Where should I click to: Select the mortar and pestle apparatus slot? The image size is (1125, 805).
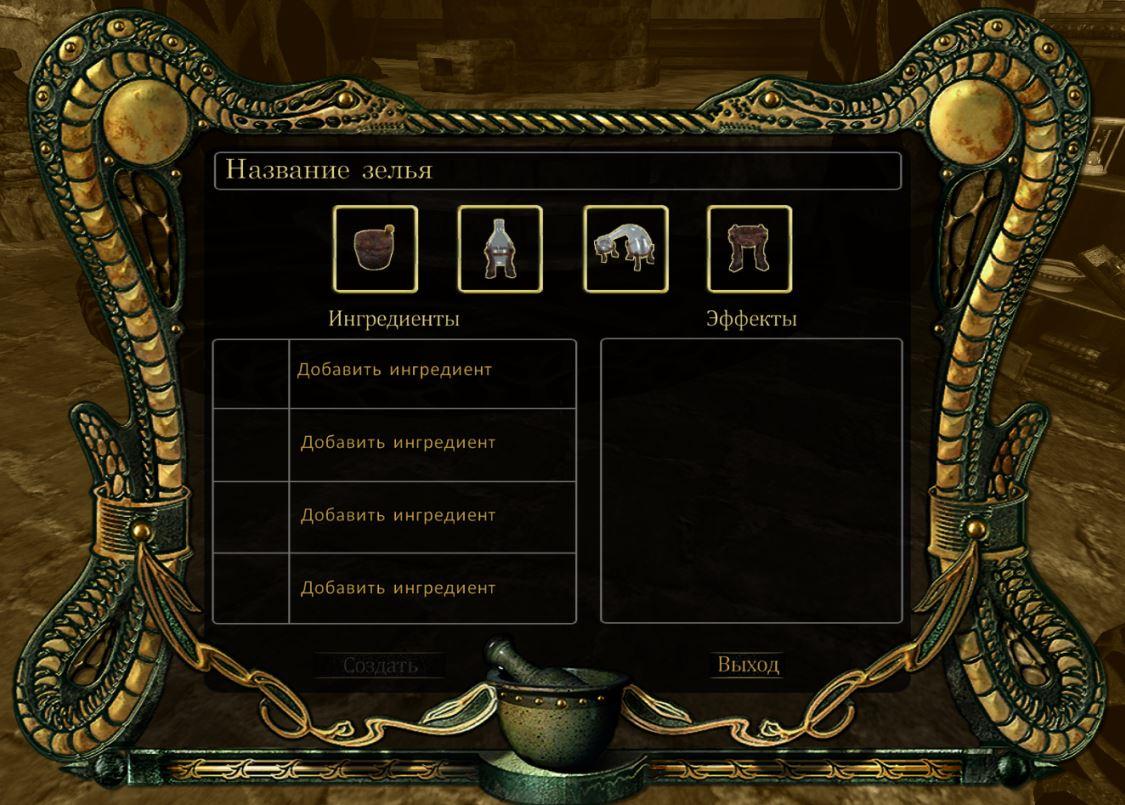[375, 249]
